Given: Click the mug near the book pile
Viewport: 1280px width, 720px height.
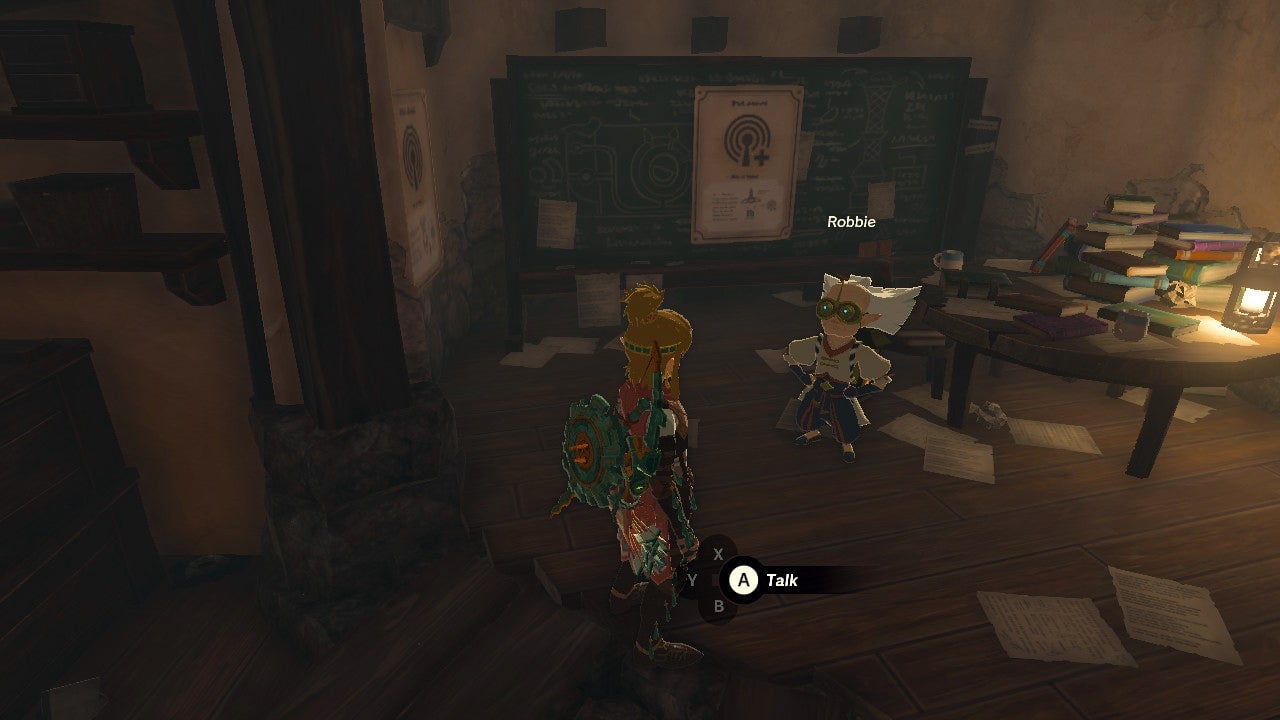Looking at the screenshot, I should [949, 259].
